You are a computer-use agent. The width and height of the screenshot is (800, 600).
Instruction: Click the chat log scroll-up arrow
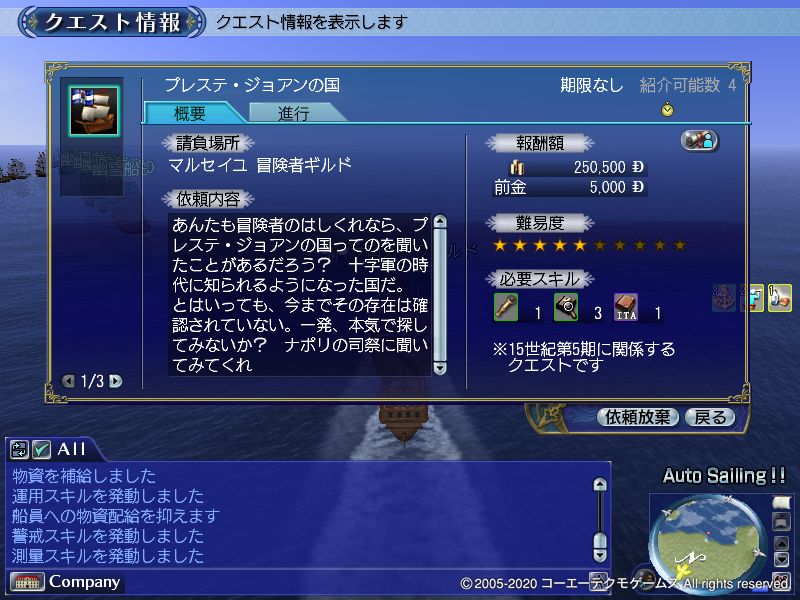[x=600, y=485]
